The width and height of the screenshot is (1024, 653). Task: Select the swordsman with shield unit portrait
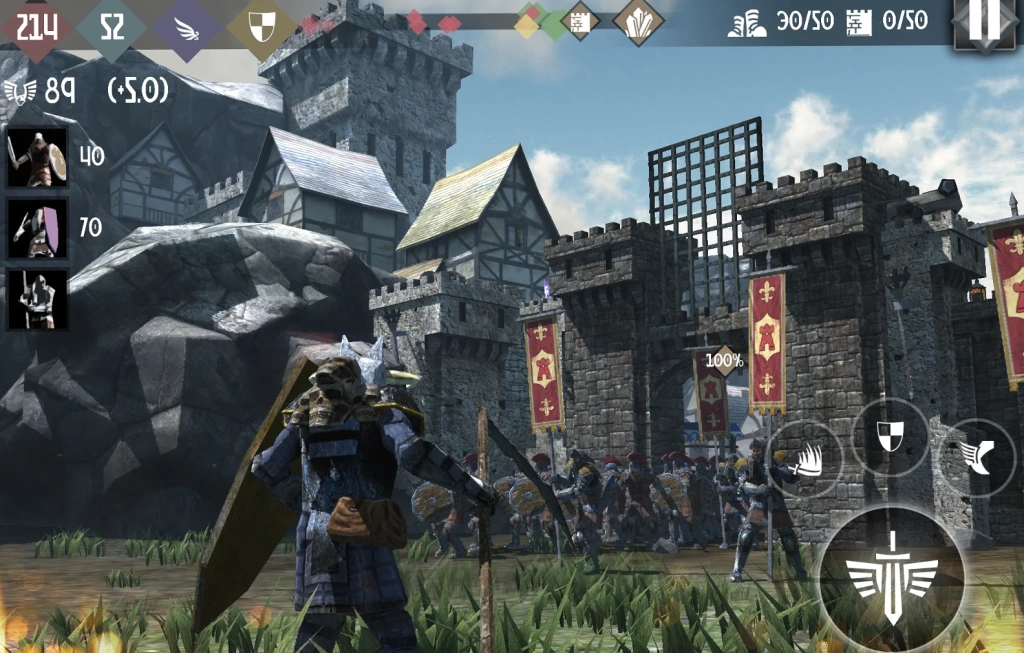pos(38,157)
